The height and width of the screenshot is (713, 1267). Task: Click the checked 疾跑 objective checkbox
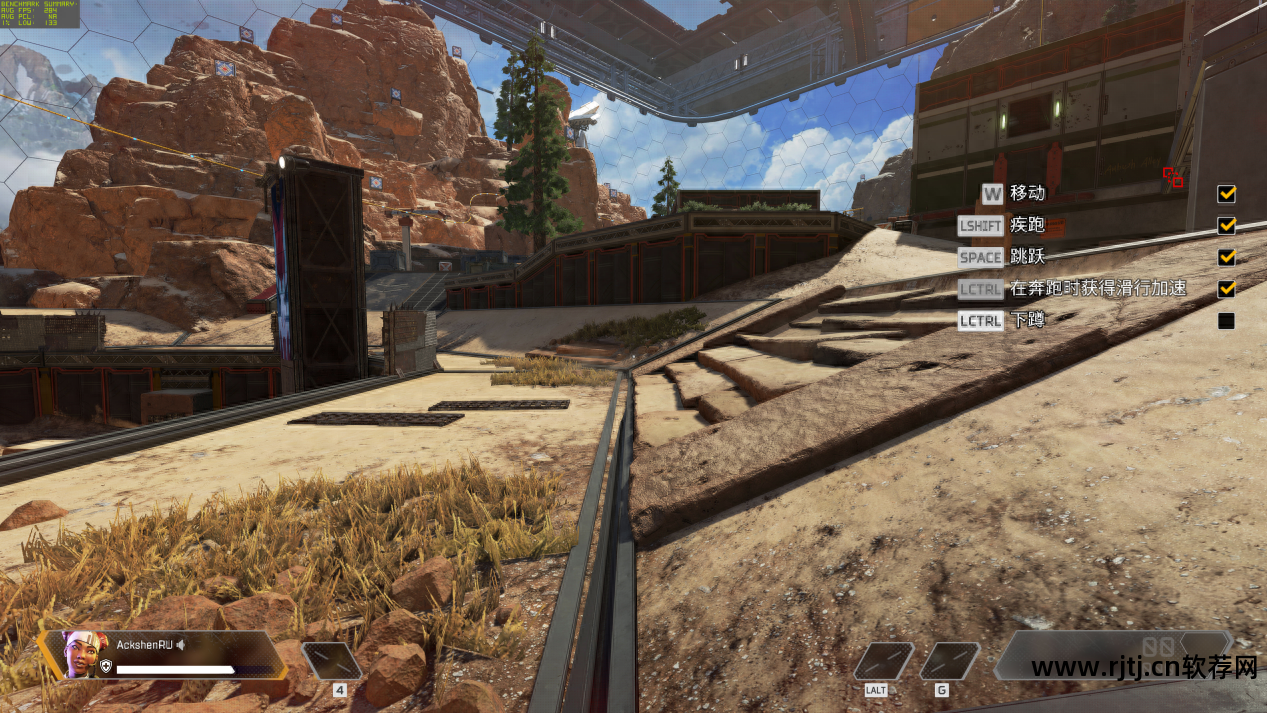tap(1226, 225)
